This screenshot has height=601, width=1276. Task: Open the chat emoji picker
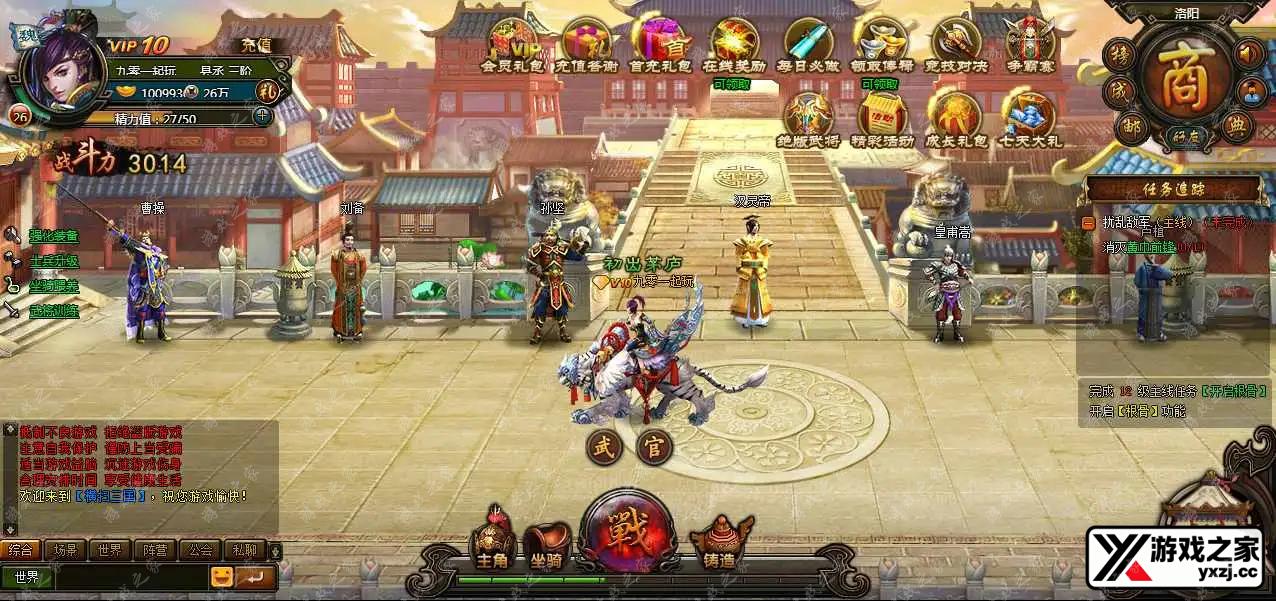pos(221,577)
